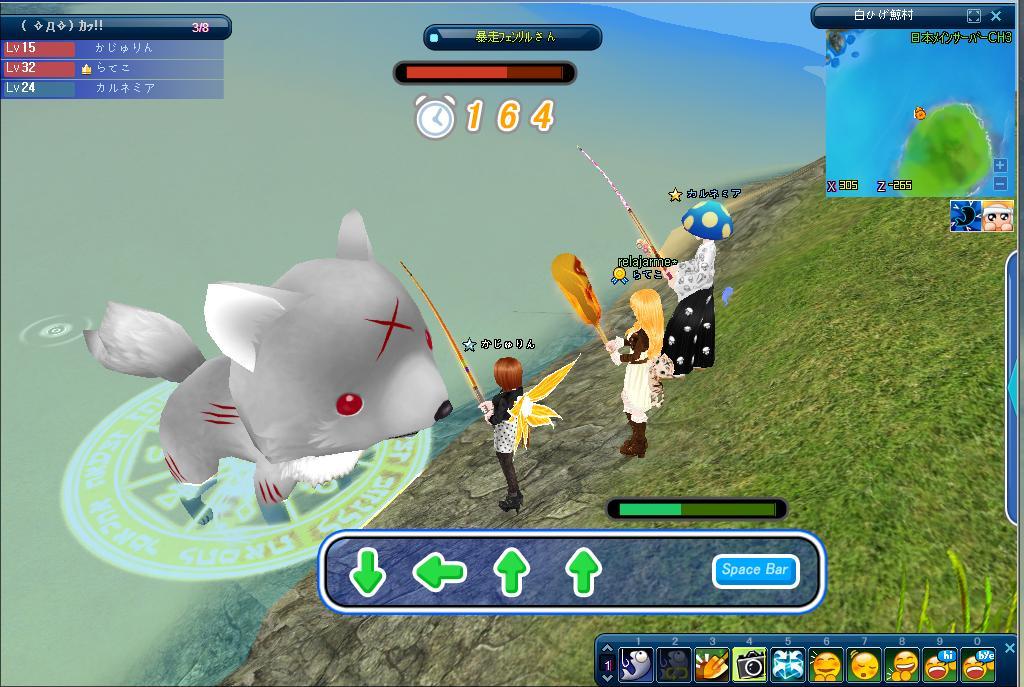This screenshot has width=1024, height=687.
Task: Click the white-bearded character buff icon
Action: (x=997, y=216)
